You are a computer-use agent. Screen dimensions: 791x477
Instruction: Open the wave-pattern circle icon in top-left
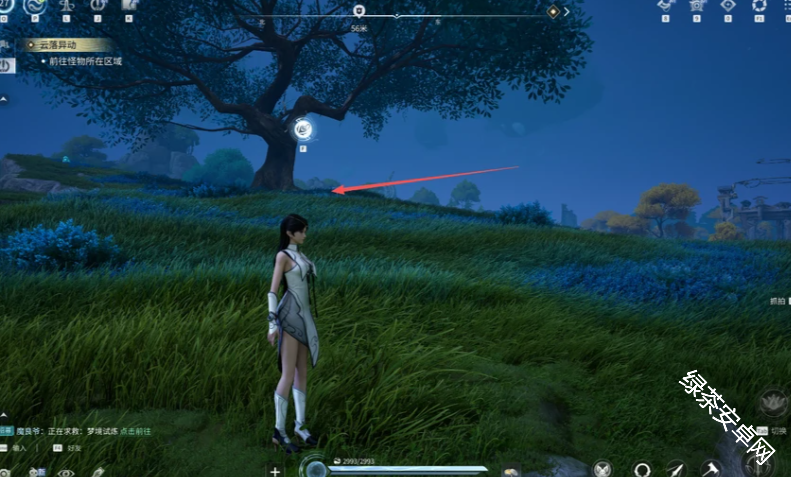[34, 5]
